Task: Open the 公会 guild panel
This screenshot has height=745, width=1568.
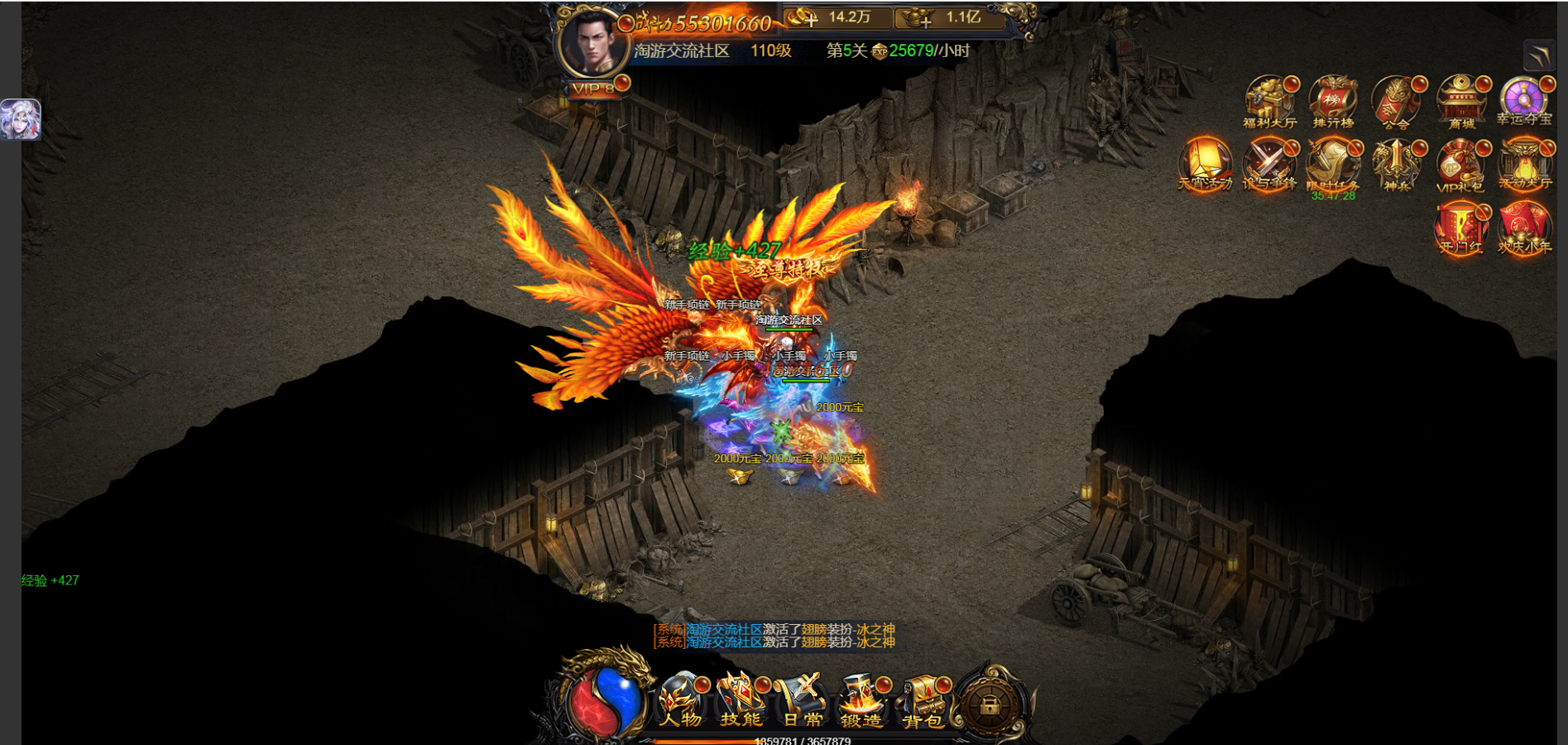Action: click(x=1396, y=101)
